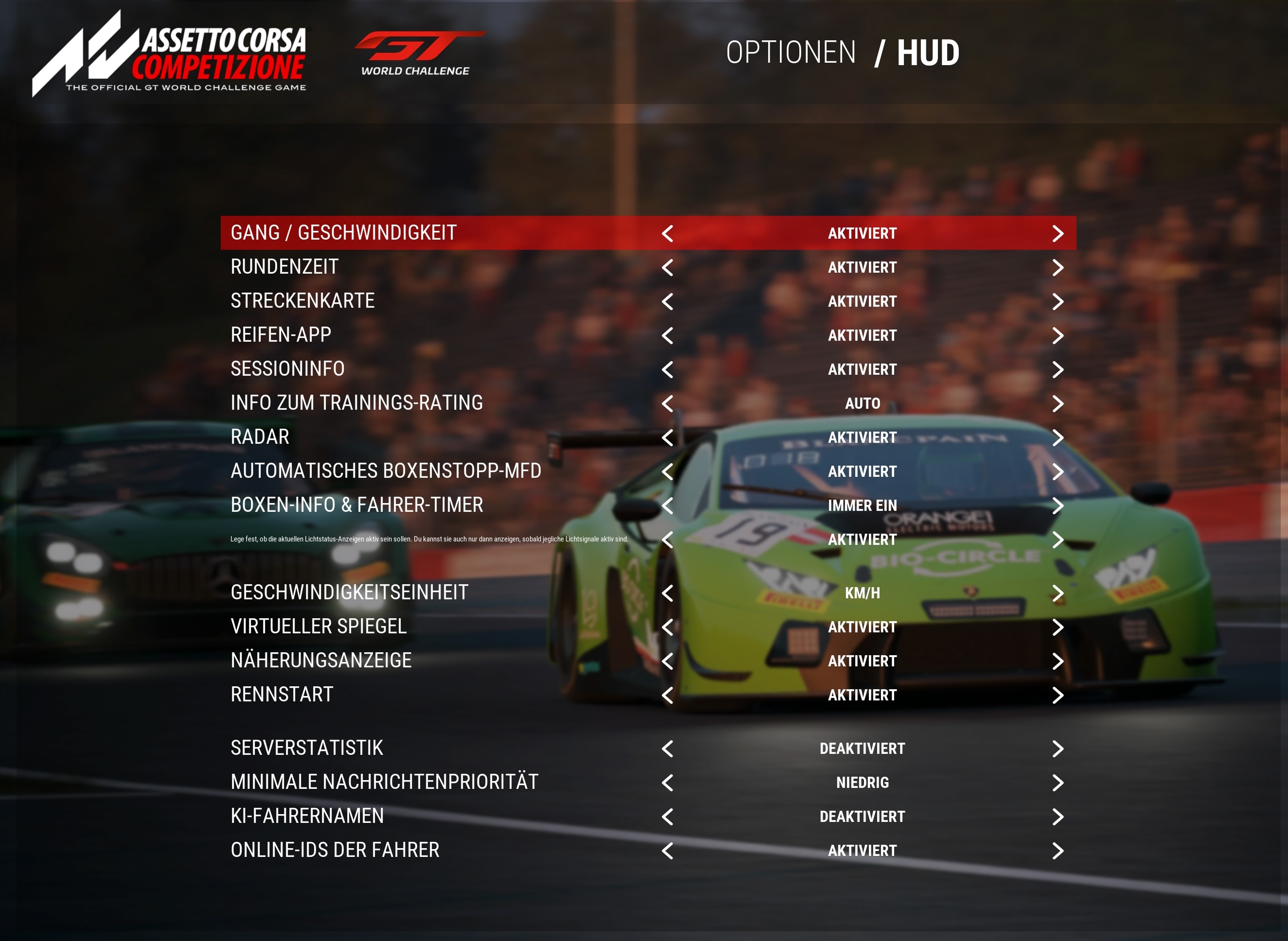This screenshot has height=941, width=1288.
Task: Click left arrow for Online-IDs der Fahrer
Action: tap(668, 852)
